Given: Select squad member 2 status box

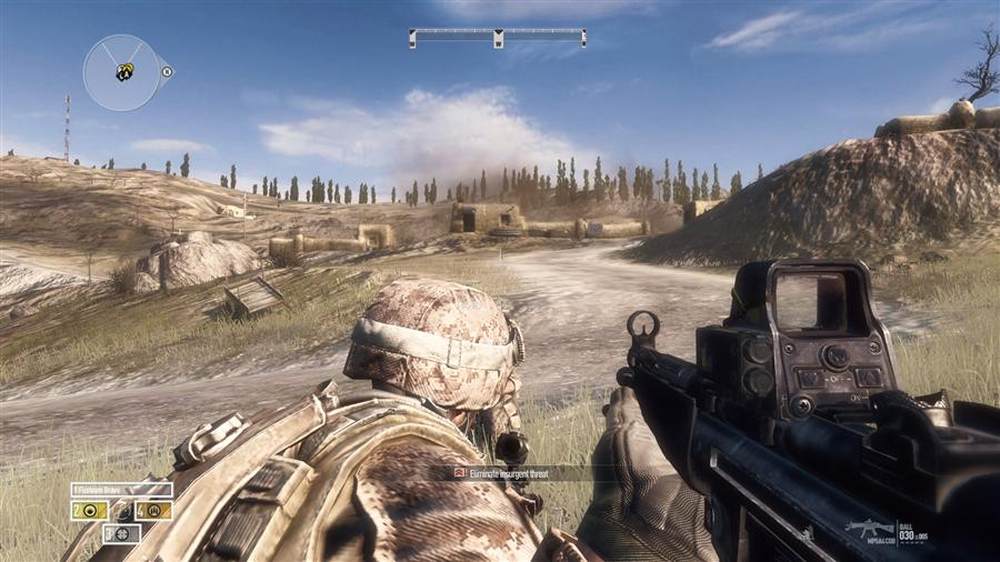Looking at the screenshot, I should 89,510.
